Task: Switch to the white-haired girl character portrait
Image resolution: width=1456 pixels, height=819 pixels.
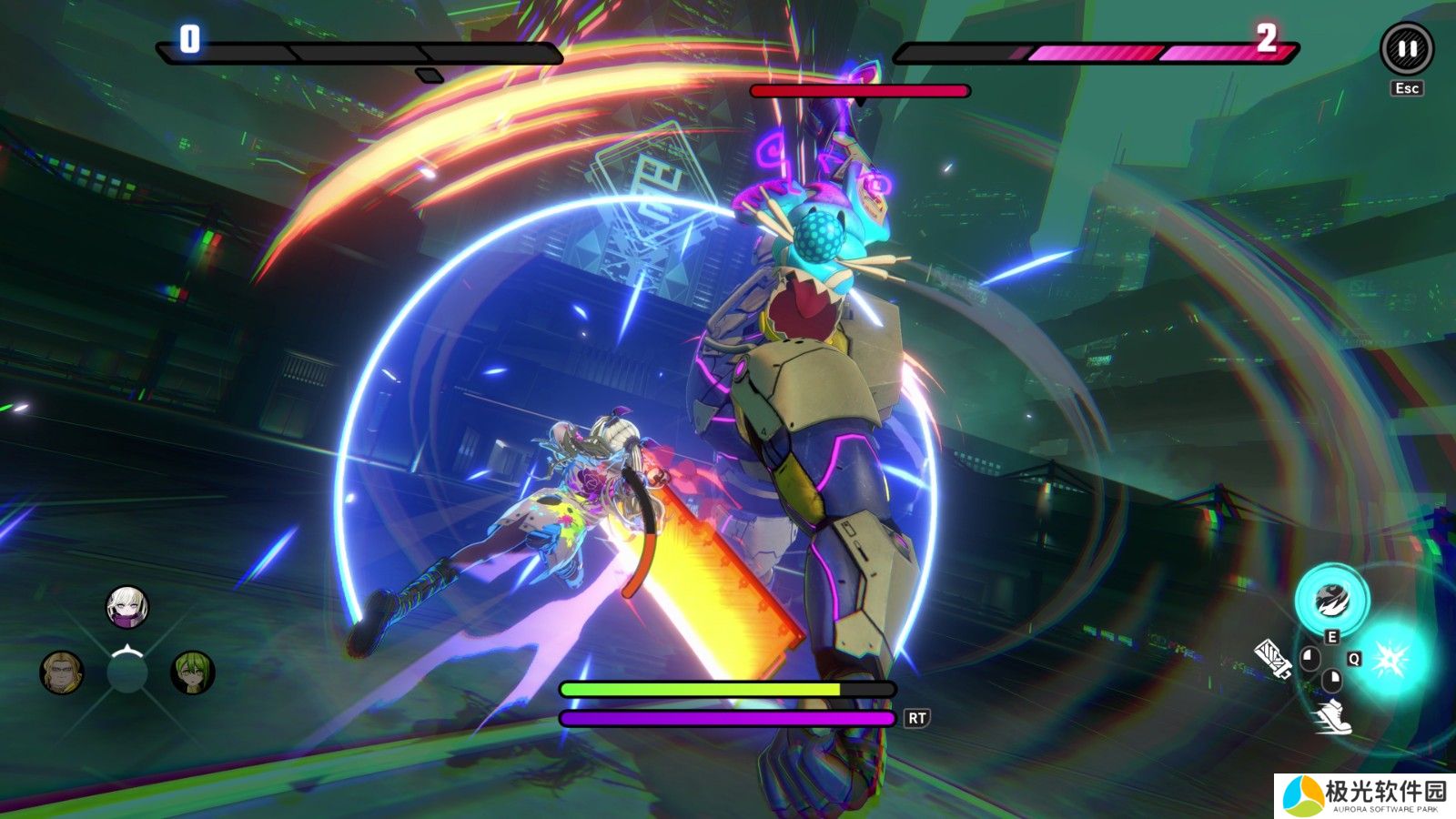Action: tap(126, 606)
